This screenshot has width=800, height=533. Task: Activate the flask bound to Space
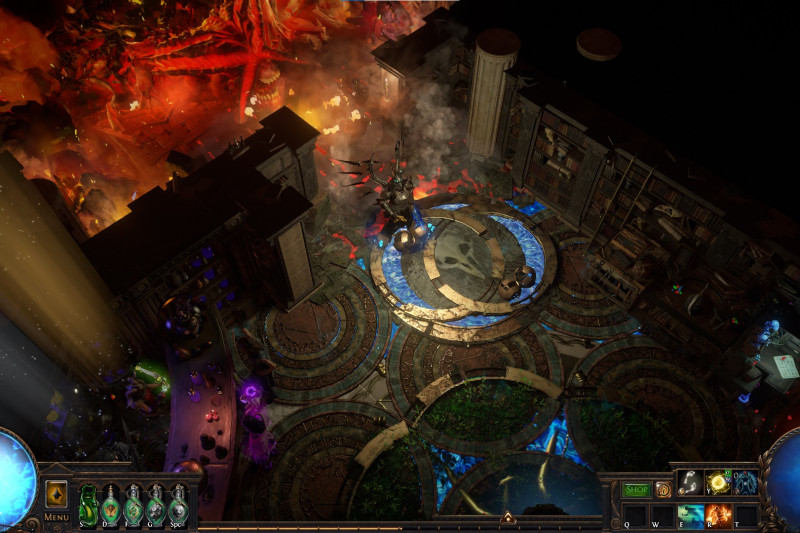tap(178, 503)
